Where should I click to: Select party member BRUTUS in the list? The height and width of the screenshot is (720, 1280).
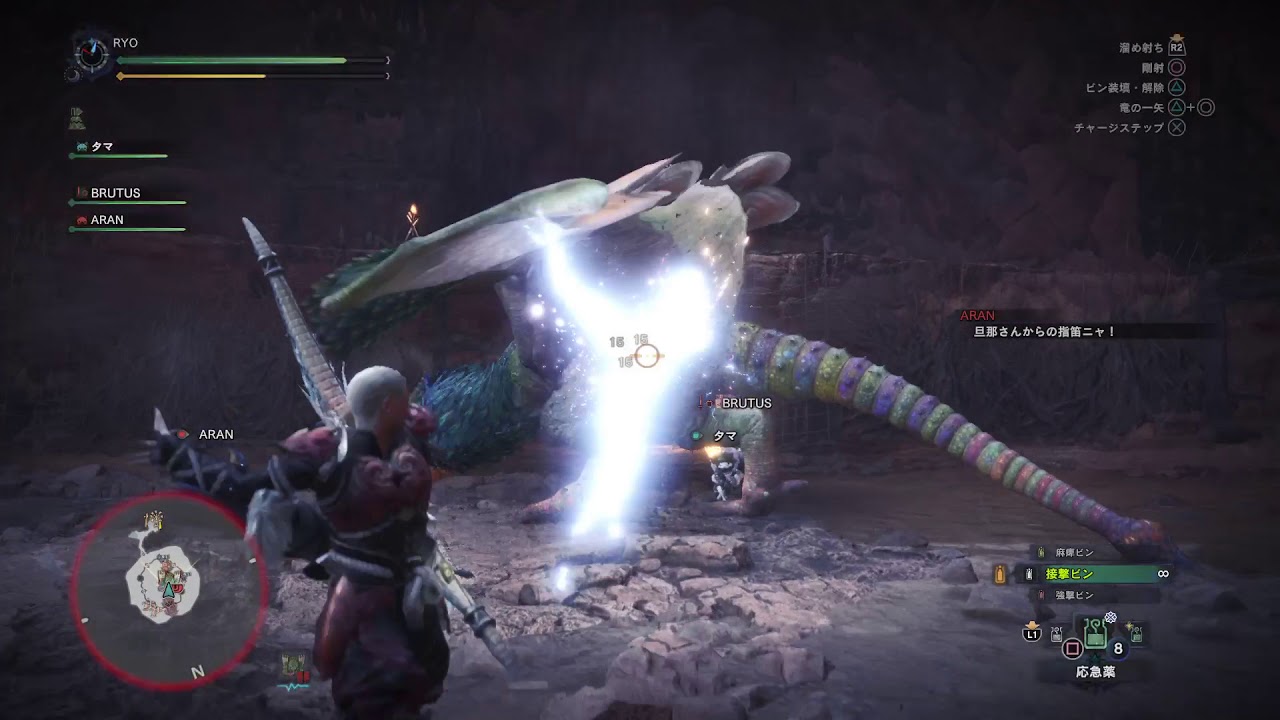click(114, 193)
